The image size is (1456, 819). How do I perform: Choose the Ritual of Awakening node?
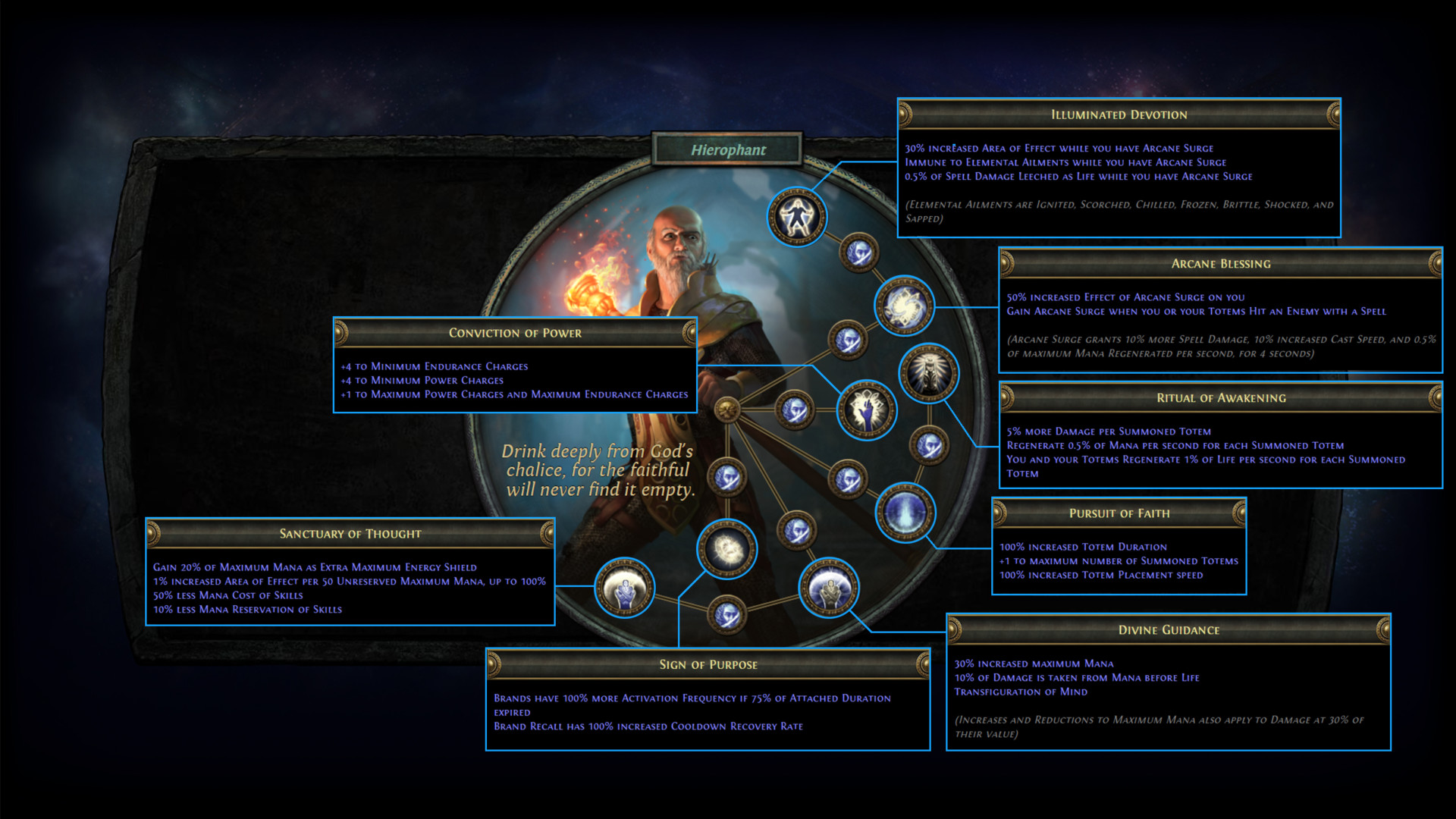[x=928, y=373]
